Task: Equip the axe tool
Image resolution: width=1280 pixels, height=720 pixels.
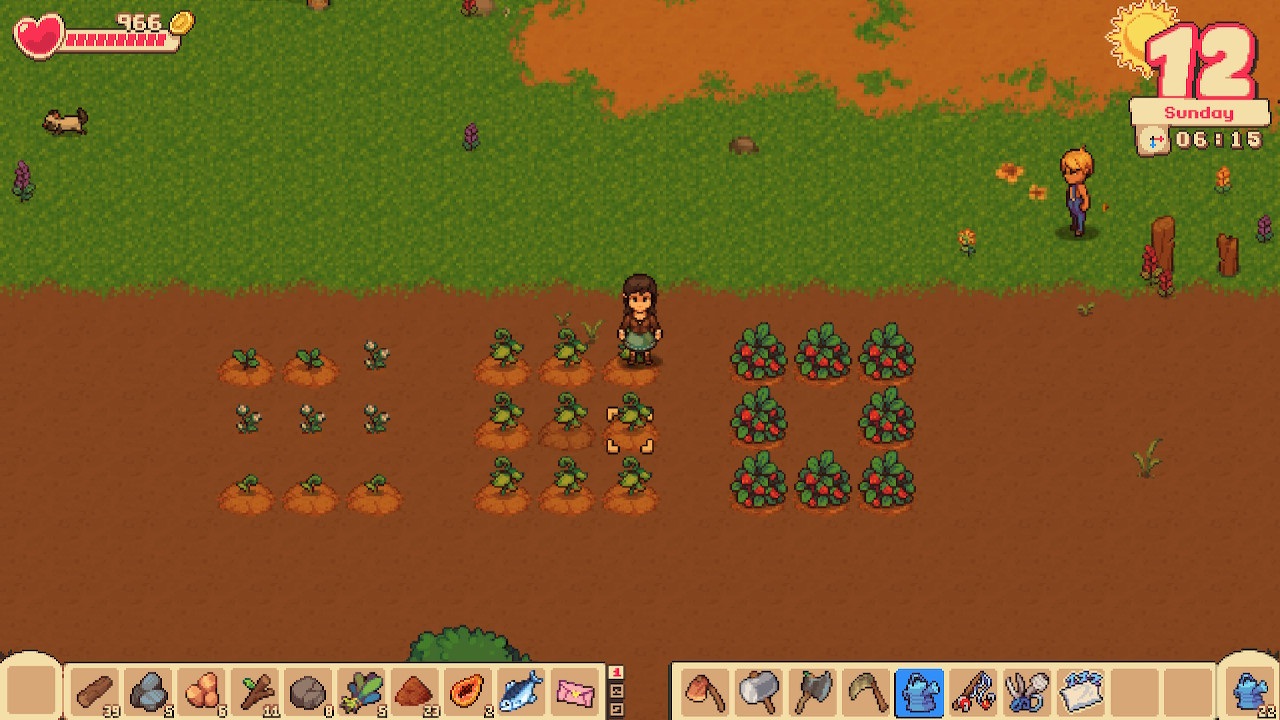Action: coord(812,691)
